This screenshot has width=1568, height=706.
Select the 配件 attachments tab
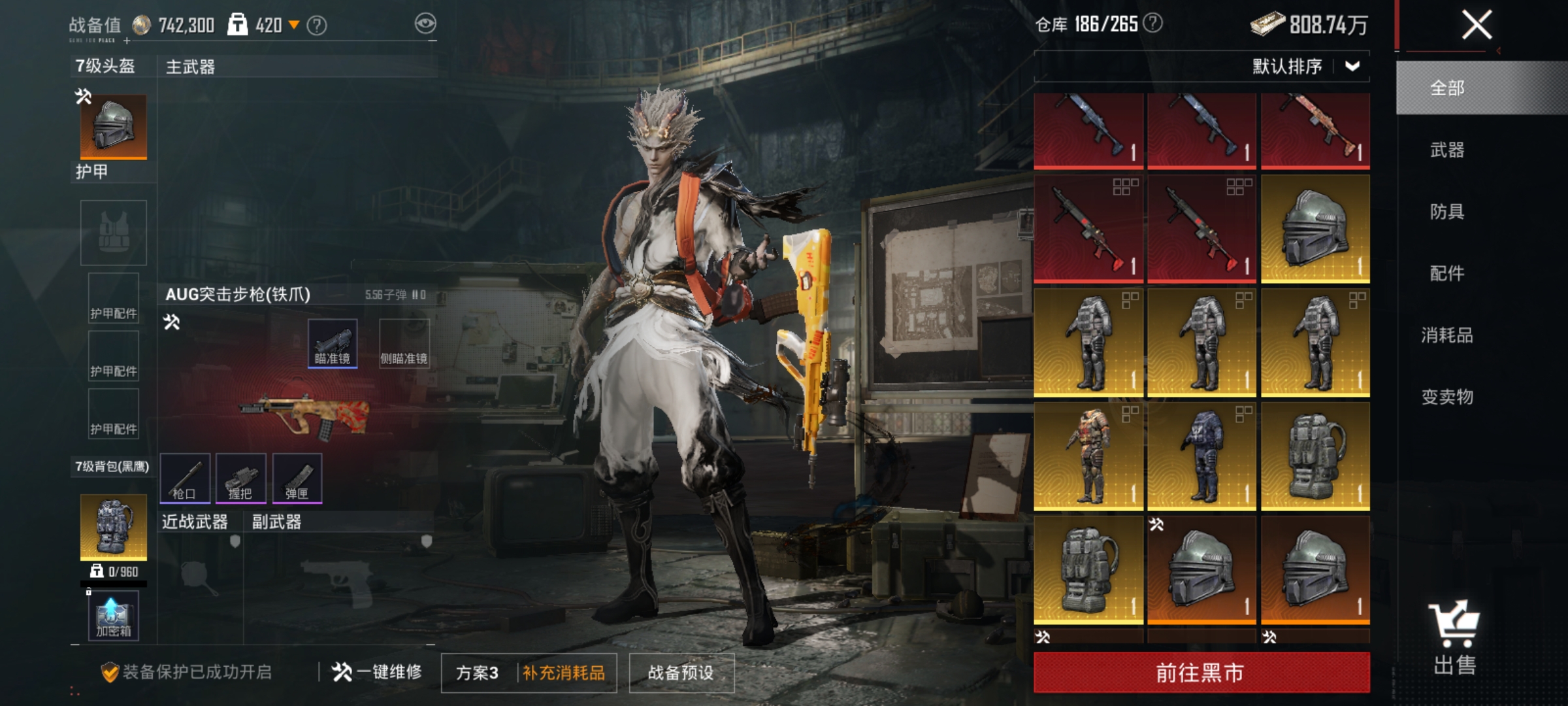[x=1447, y=273]
